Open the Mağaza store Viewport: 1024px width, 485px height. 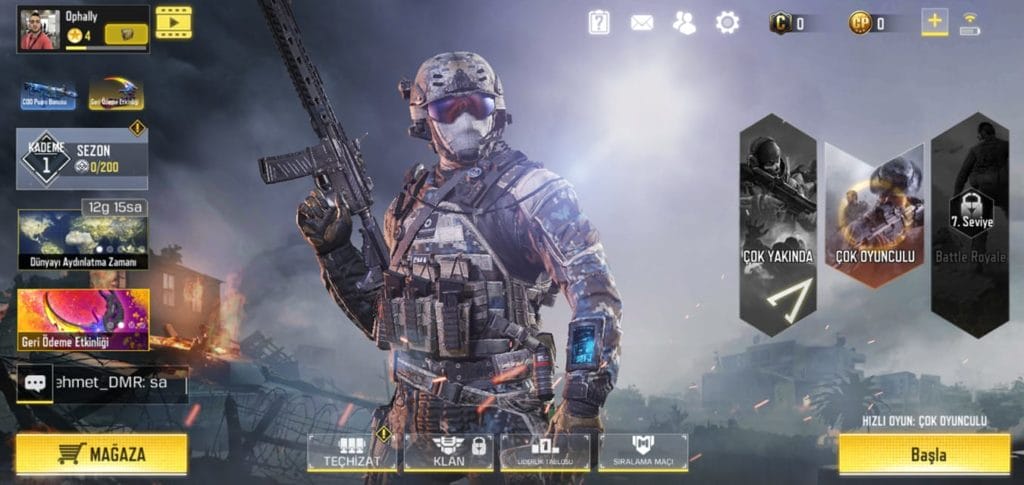pyautogui.click(x=101, y=454)
